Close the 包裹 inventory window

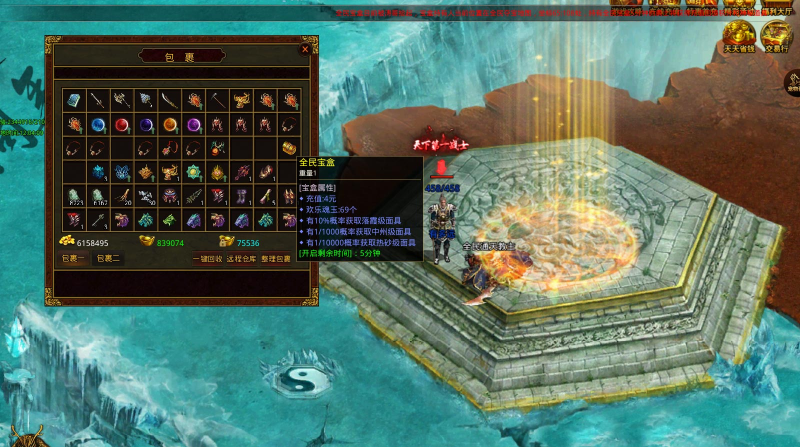tap(305, 48)
